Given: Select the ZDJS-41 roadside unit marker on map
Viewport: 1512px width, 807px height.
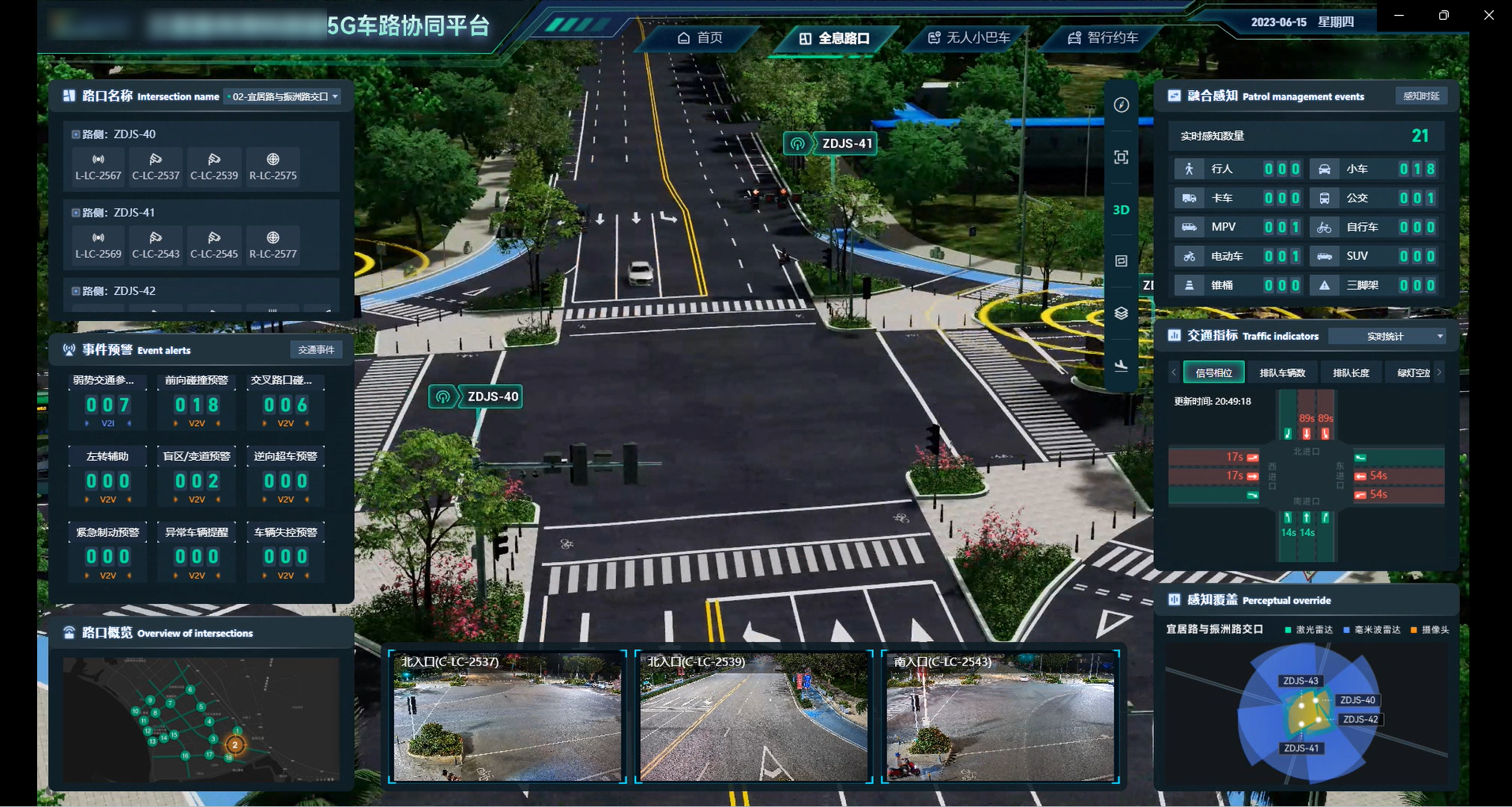Looking at the screenshot, I should [829, 143].
